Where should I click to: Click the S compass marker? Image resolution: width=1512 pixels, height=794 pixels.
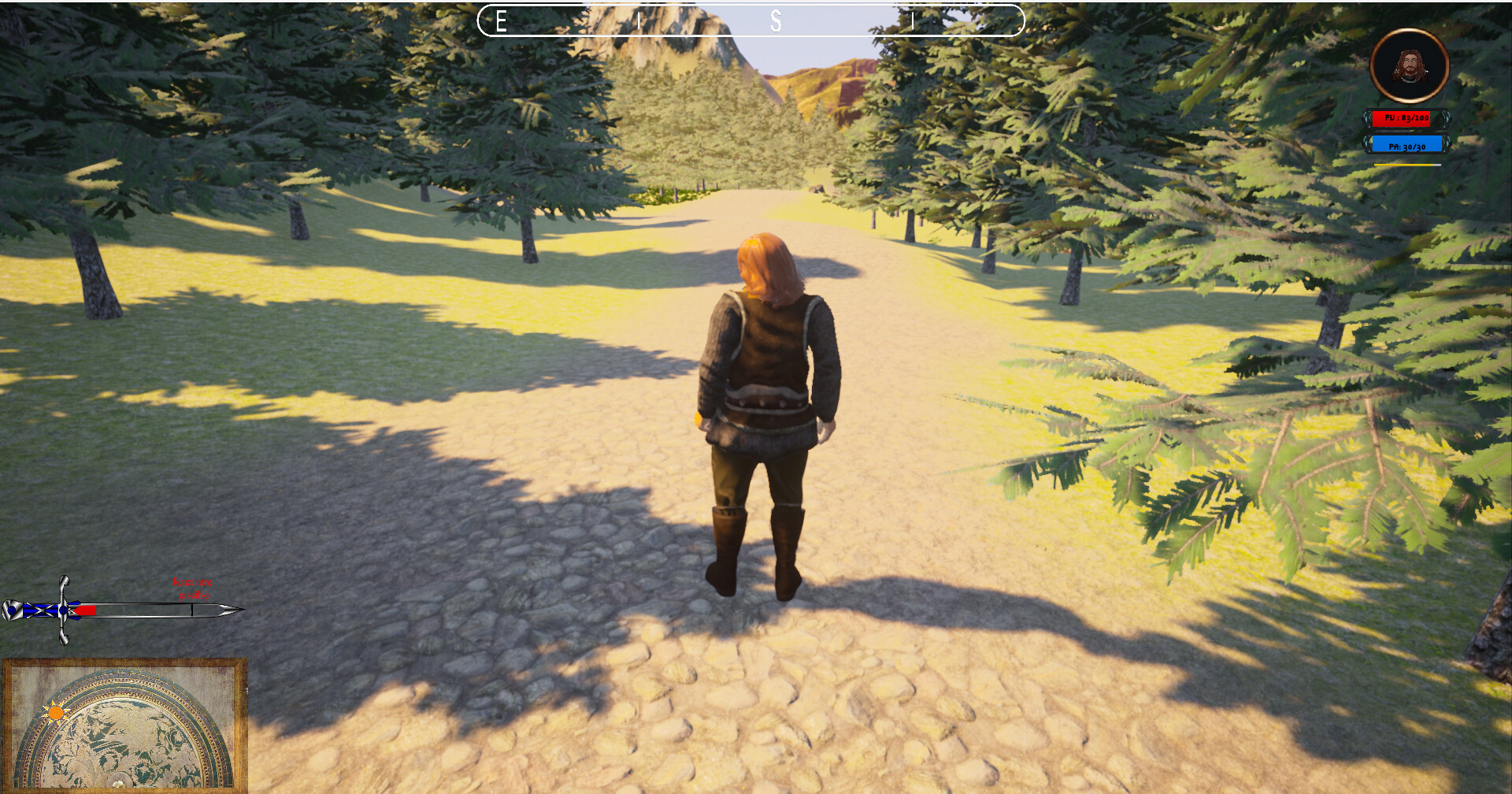point(776,21)
